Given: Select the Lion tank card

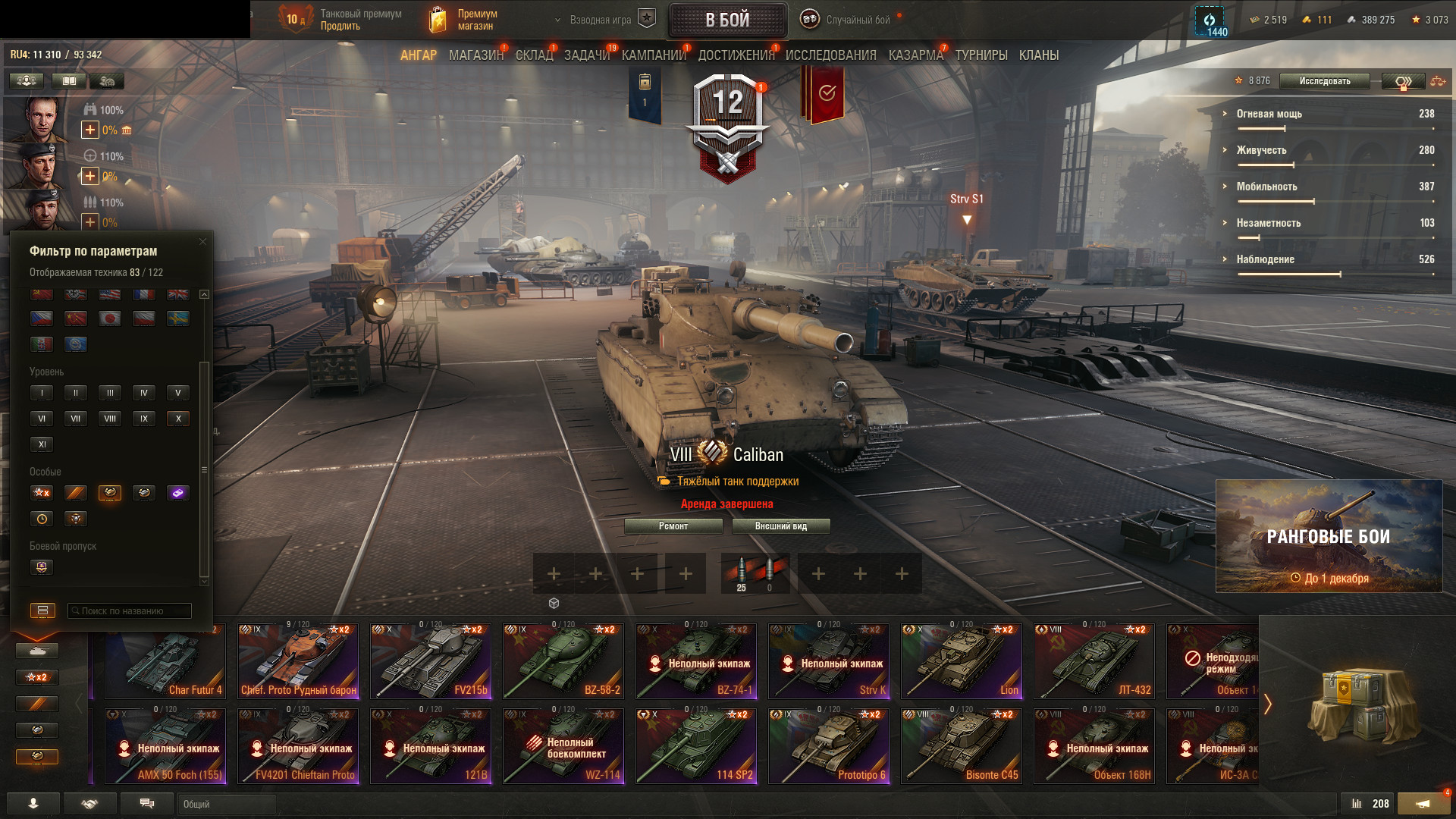Looking at the screenshot, I should 962,661.
